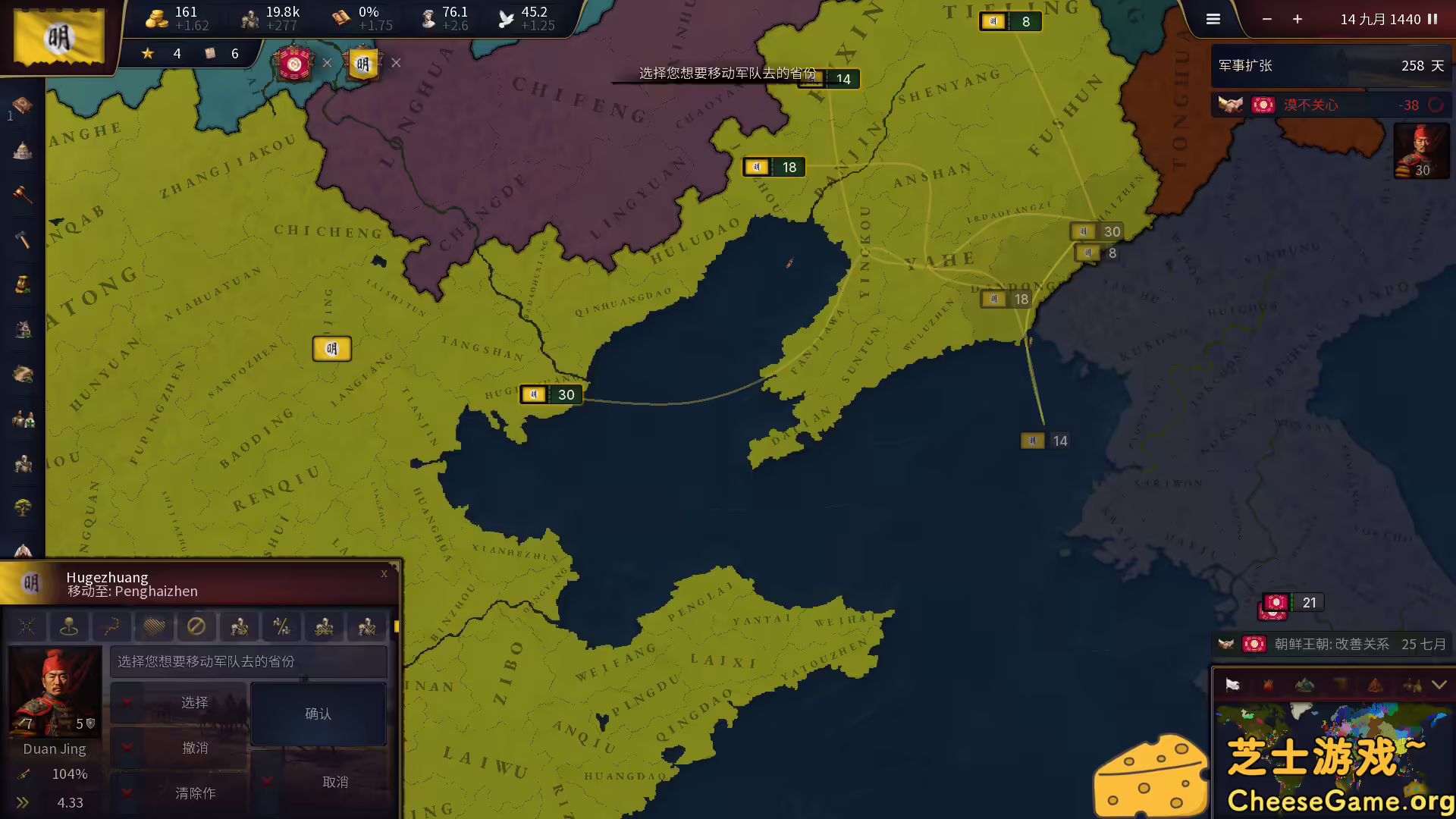1456x819 pixels.
Task: Collapse the map mode bar with the down chevron
Action: pos(1439,685)
